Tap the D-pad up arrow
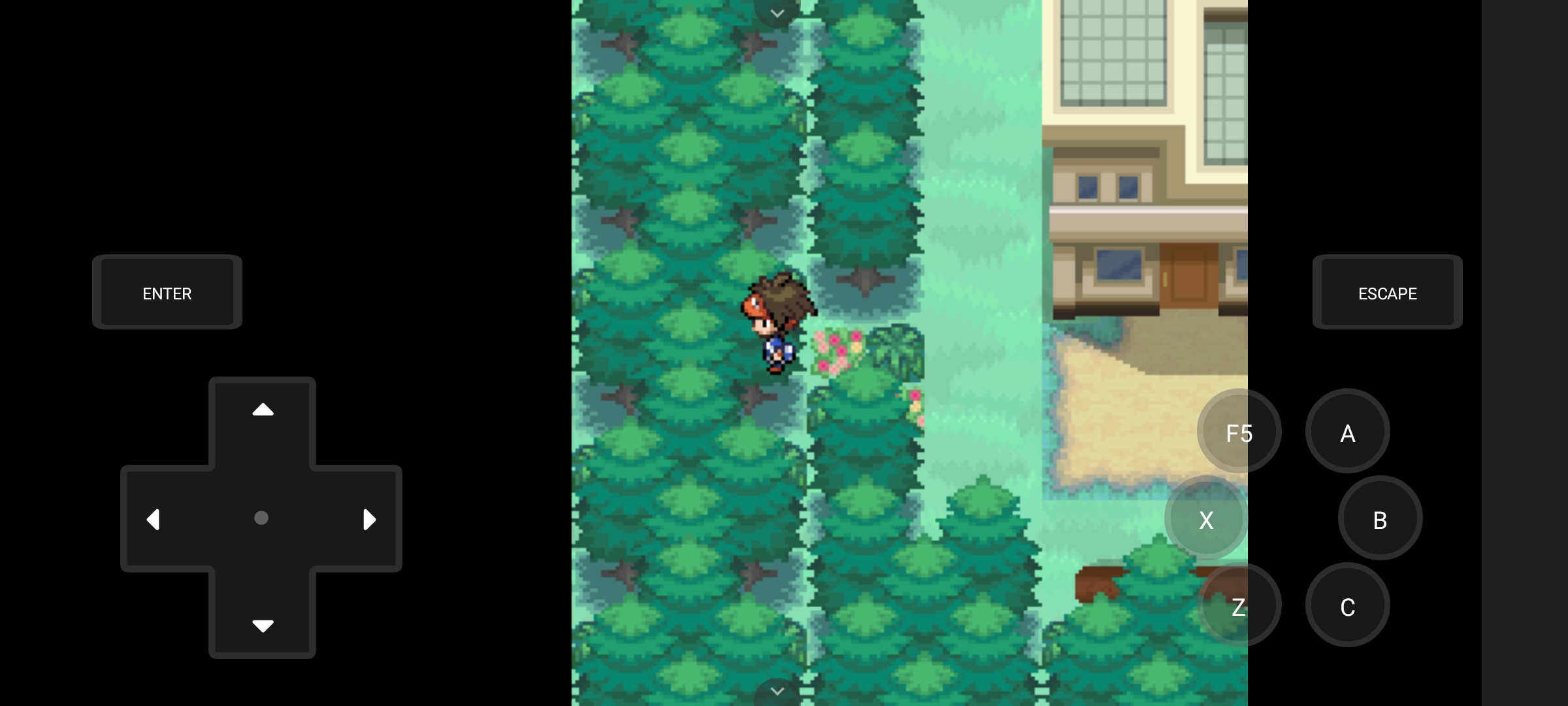The image size is (1568, 706). pos(262,409)
